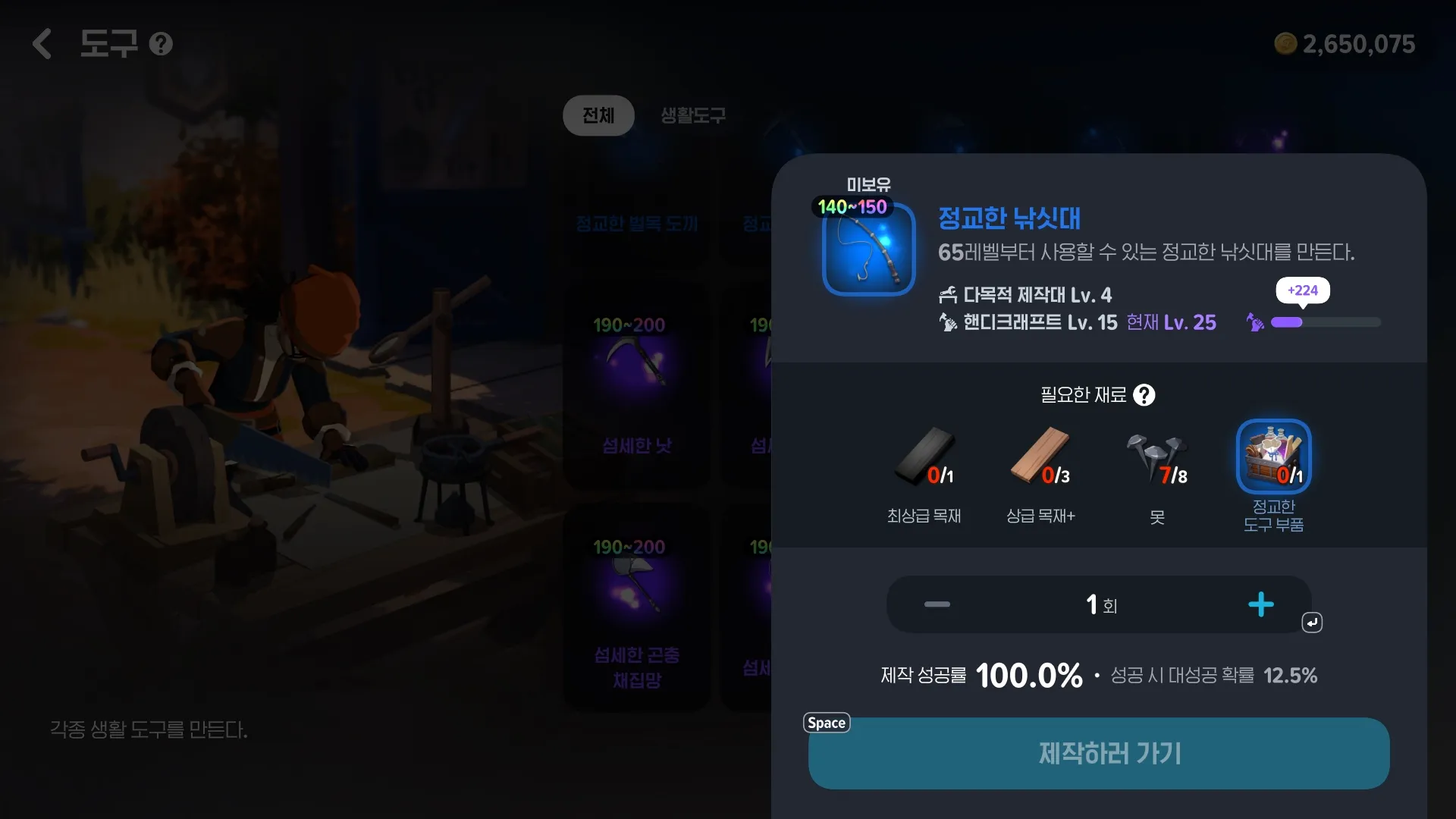Open the 필요한 재료 help icon
The width and height of the screenshot is (1456, 819).
click(1144, 394)
